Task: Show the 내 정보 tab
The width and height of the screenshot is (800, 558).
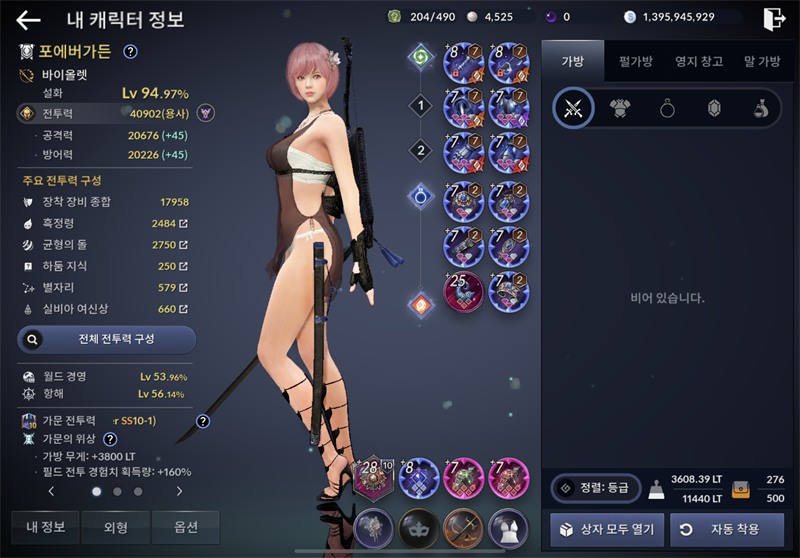Action: click(46, 527)
